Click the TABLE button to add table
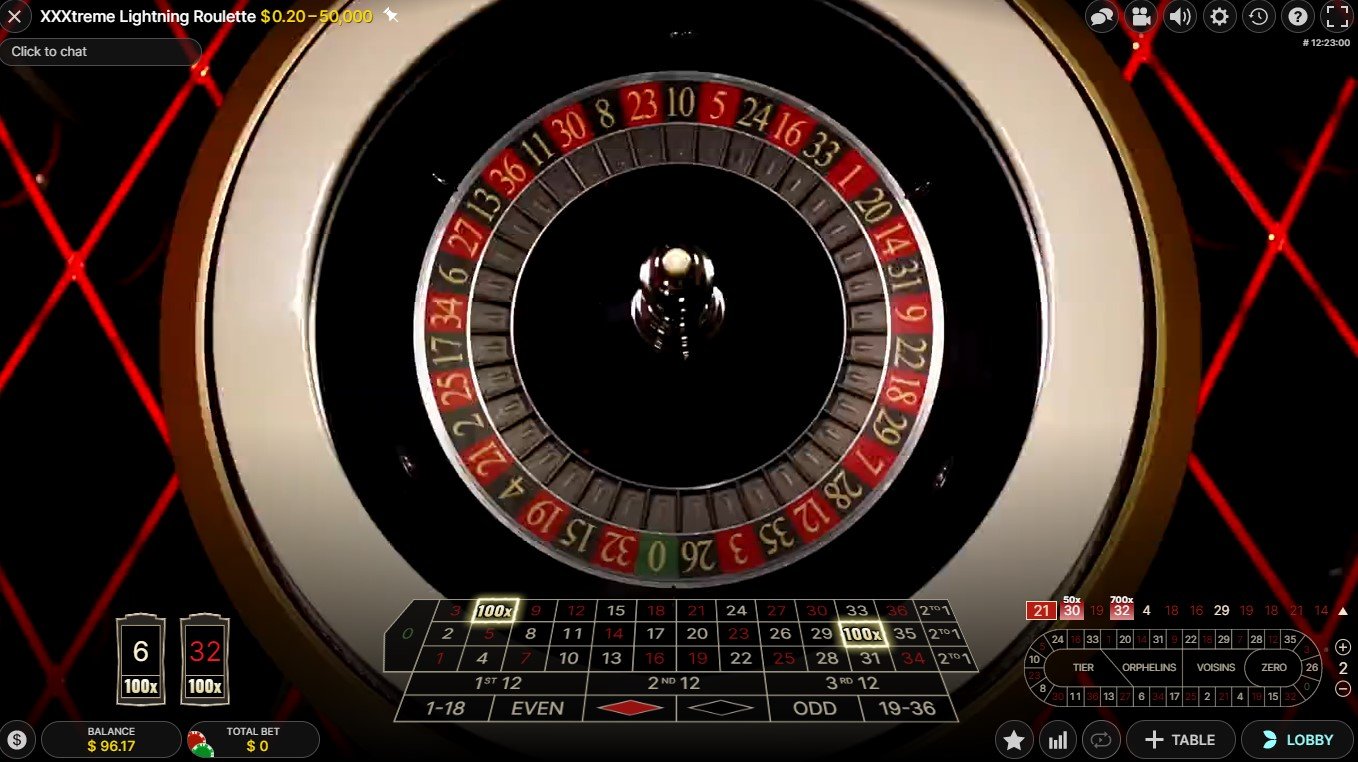This screenshot has width=1358, height=762. tap(1181, 740)
